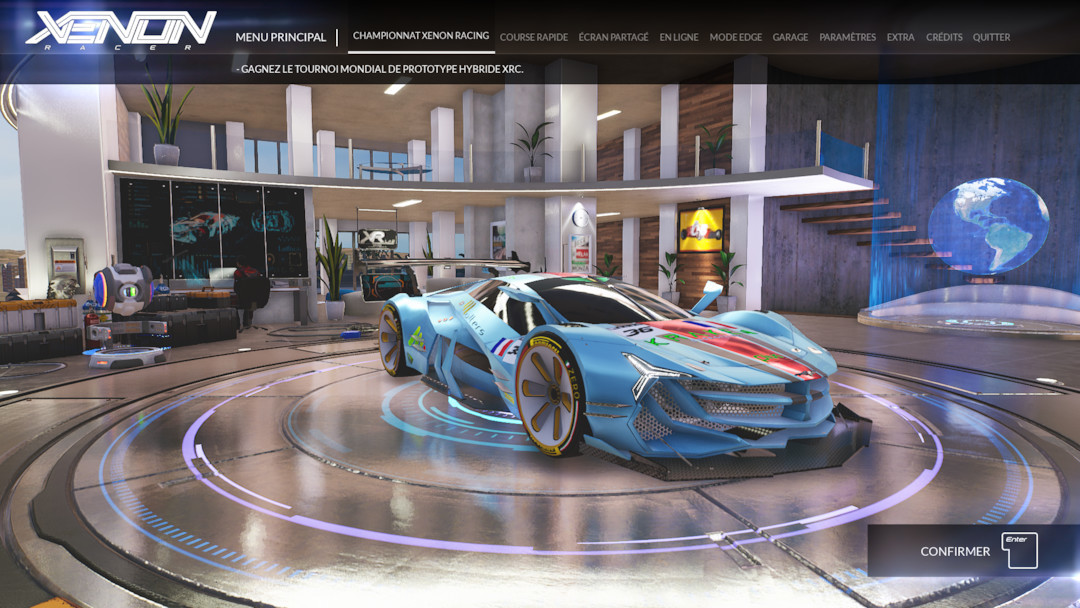The width and height of the screenshot is (1080, 608).
Task: Open the Course Rapide menu
Action: (x=533, y=37)
